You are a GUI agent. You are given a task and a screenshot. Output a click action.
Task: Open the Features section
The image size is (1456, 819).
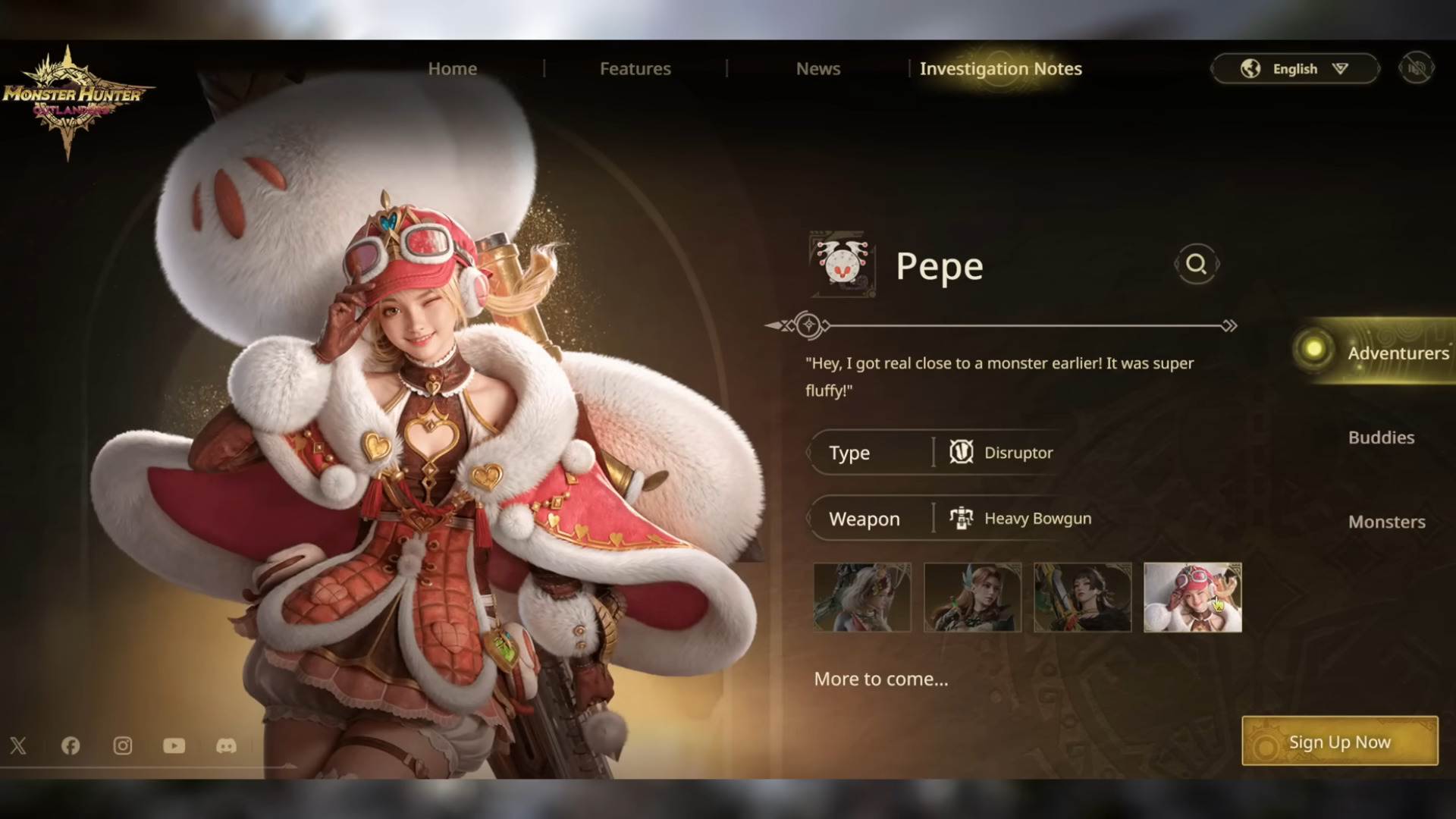tap(635, 69)
